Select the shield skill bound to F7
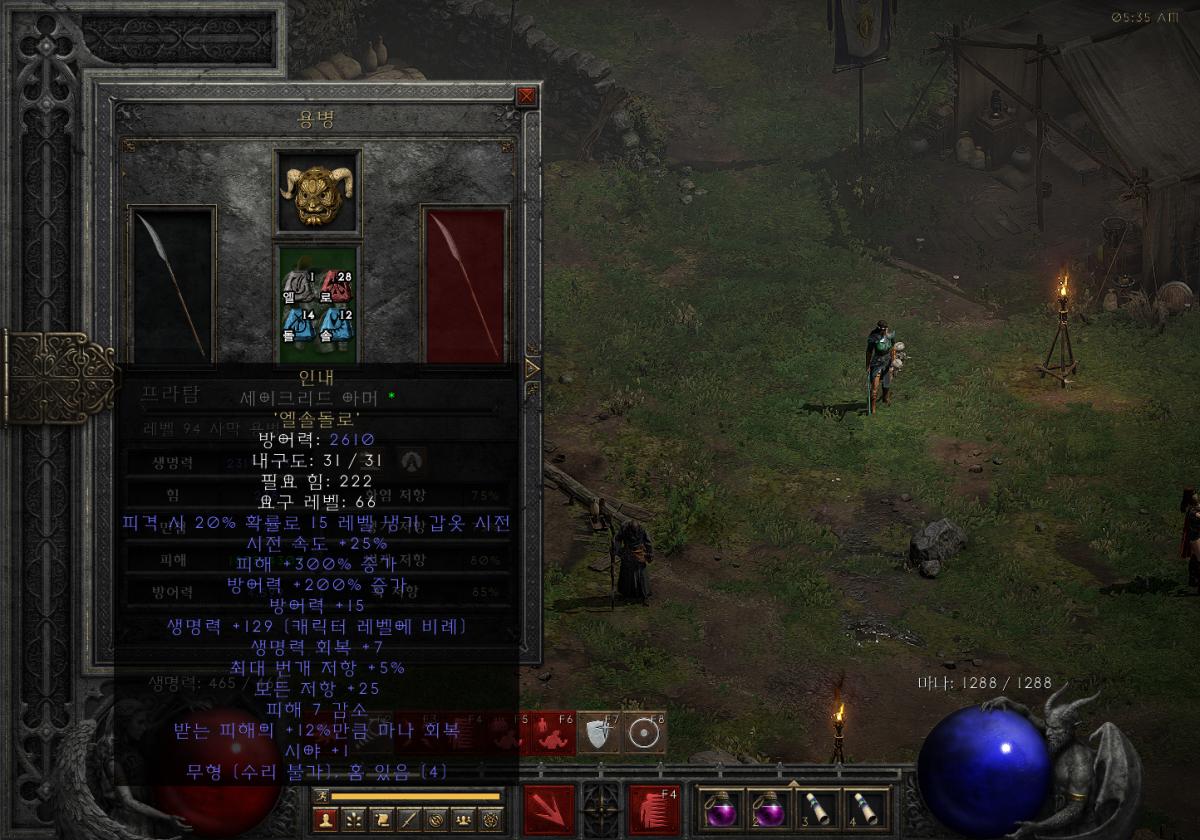The image size is (1200, 840). tap(600, 735)
